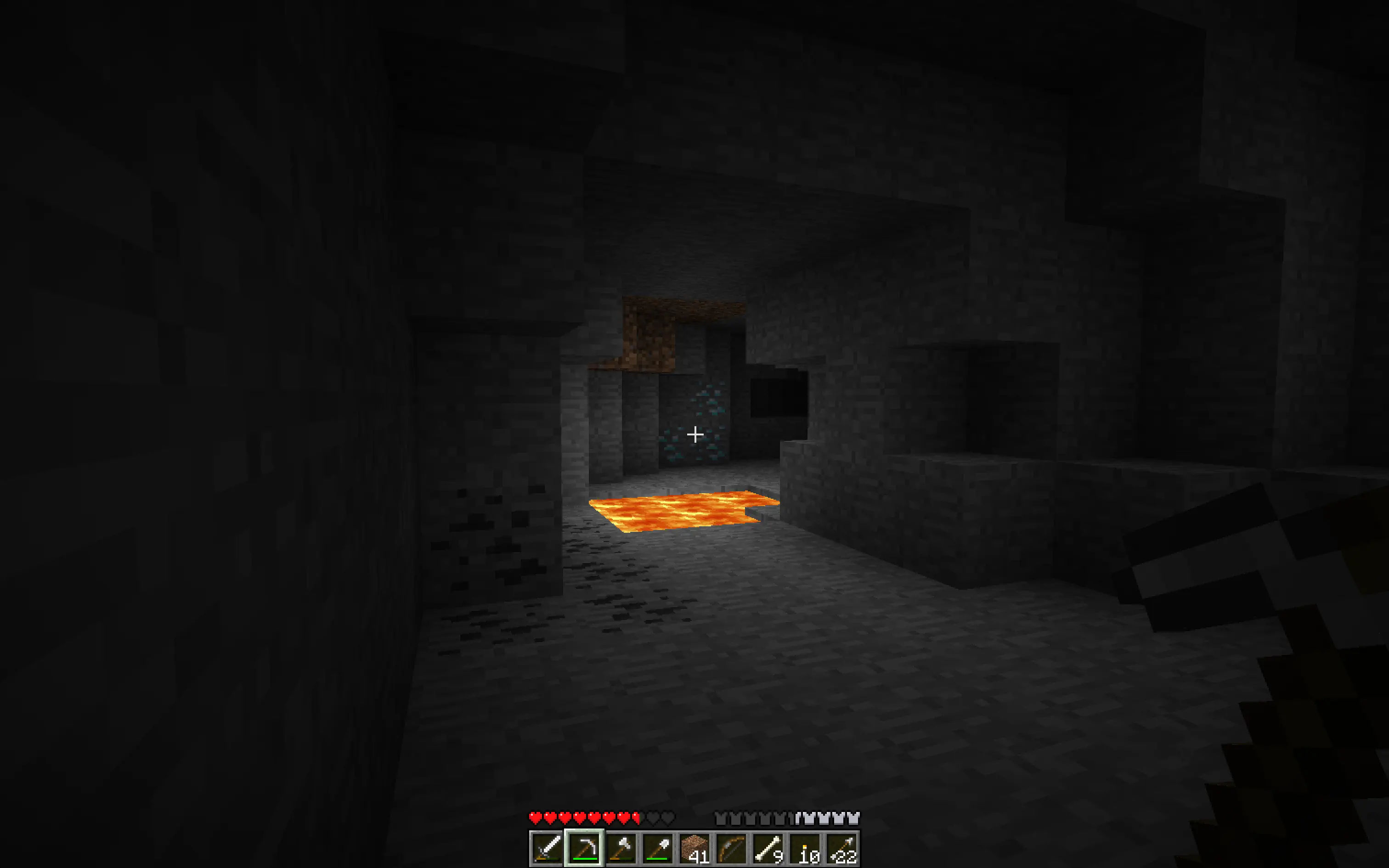Select the iron shovel hotbar slot
1389x868 pixels.
[x=659, y=849]
